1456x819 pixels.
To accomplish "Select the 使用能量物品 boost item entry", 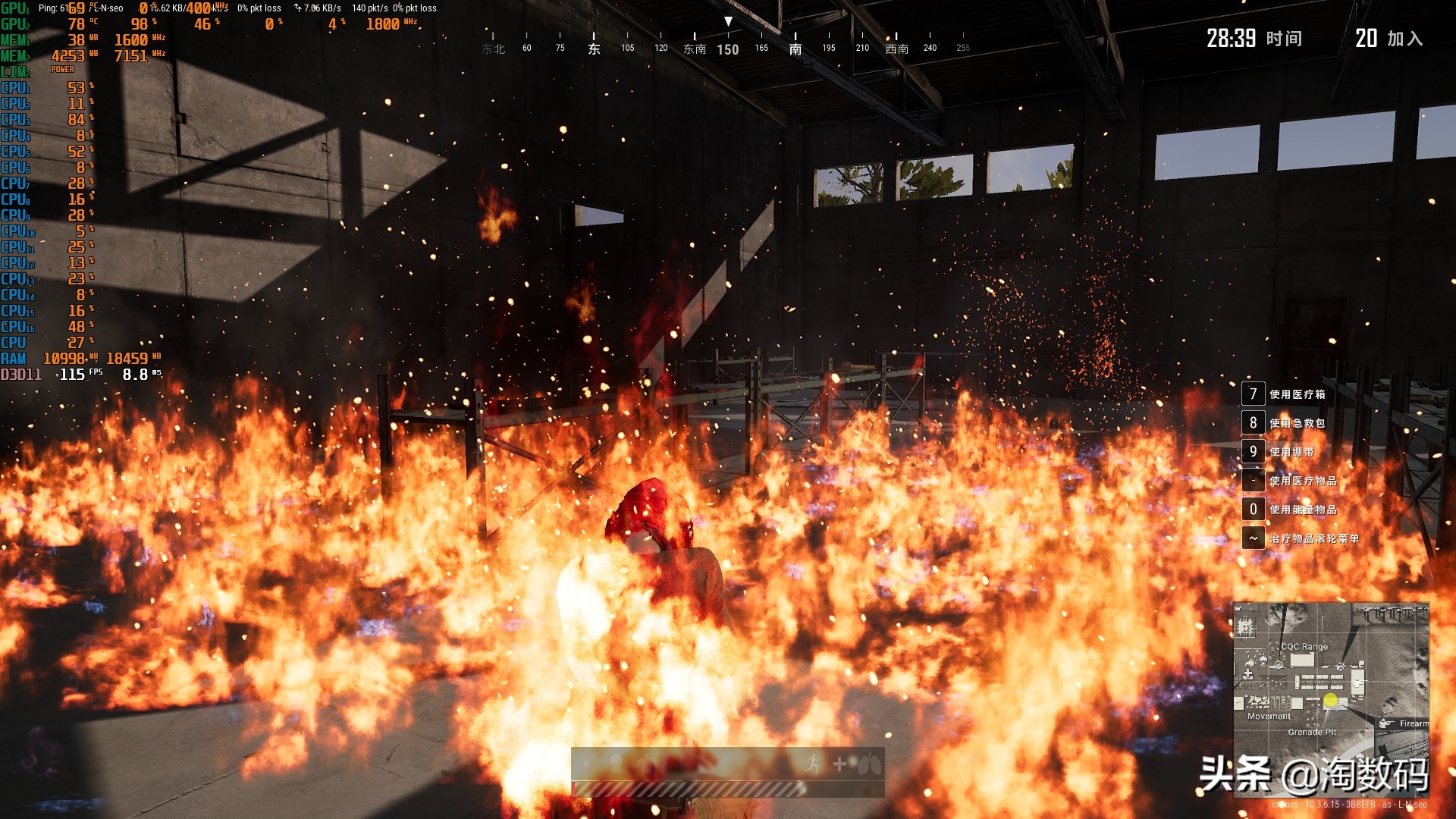I will pos(1302,510).
